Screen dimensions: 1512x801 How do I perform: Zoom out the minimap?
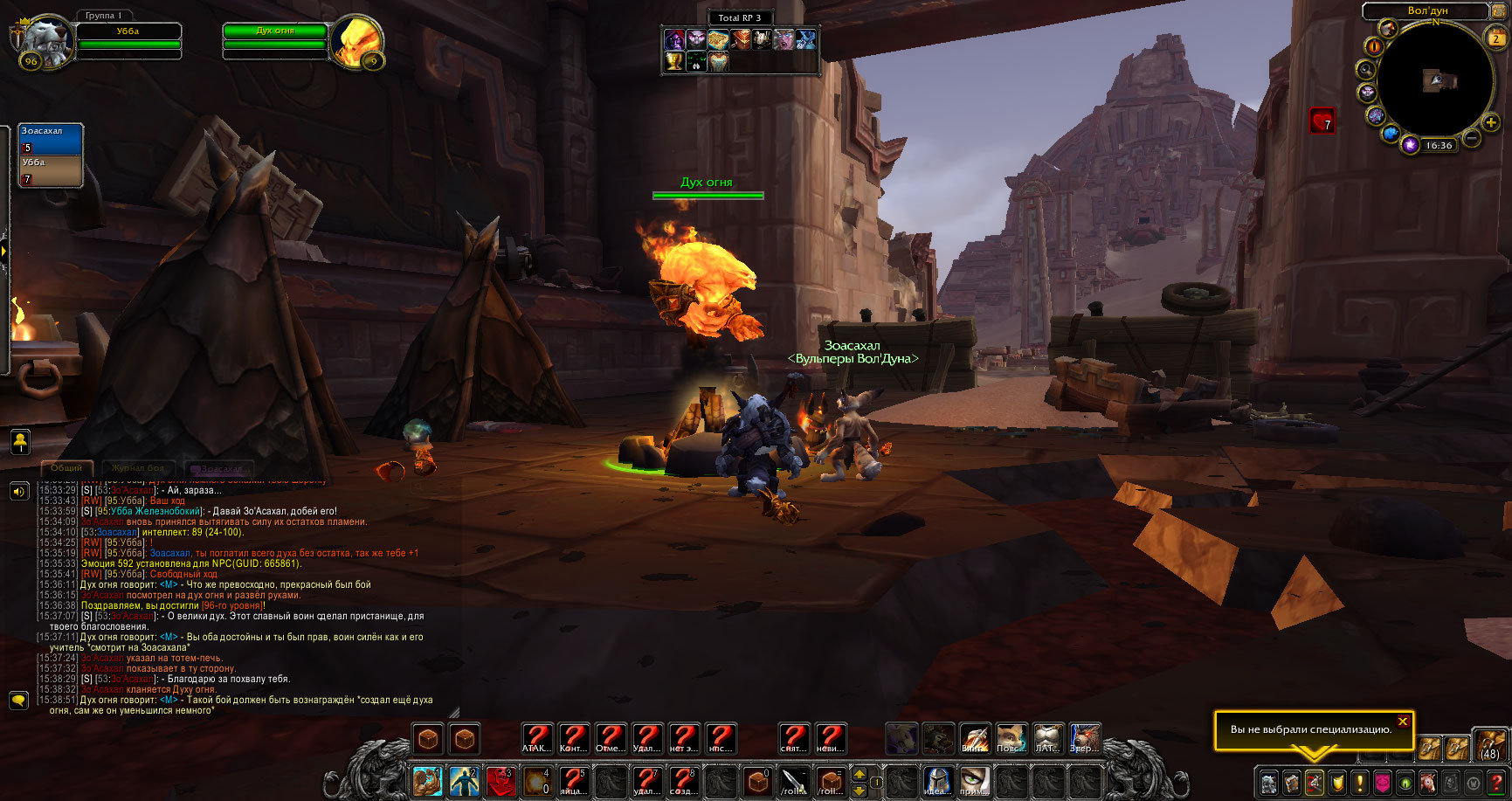1471,139
